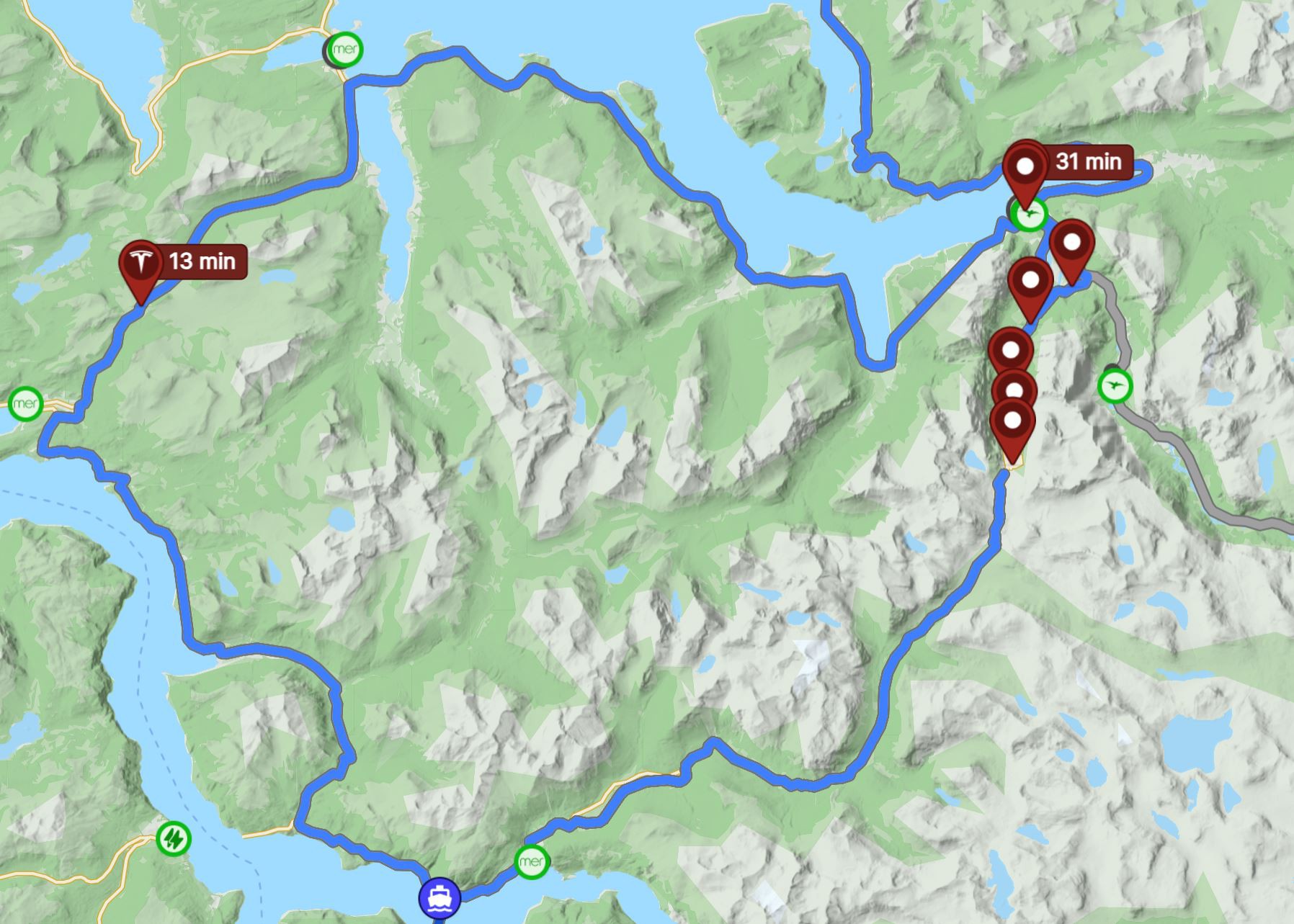This screenshot has width=1294, height=924.
Task: Choose the mer charger icon nearest the ferry
Action: point(532,861)
